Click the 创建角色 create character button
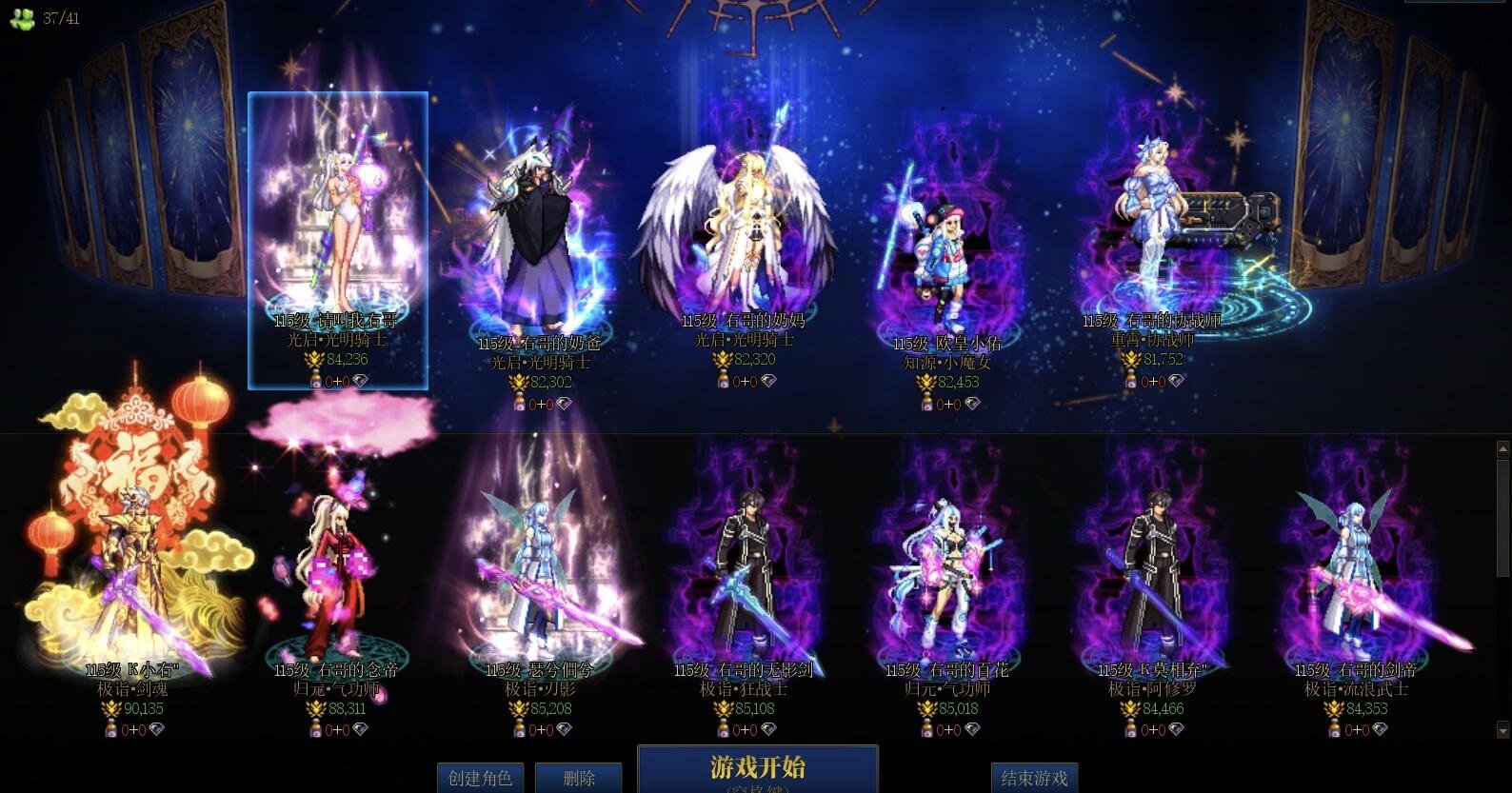The height and width of the screenshot is (793, 1512). coord(479,777)
